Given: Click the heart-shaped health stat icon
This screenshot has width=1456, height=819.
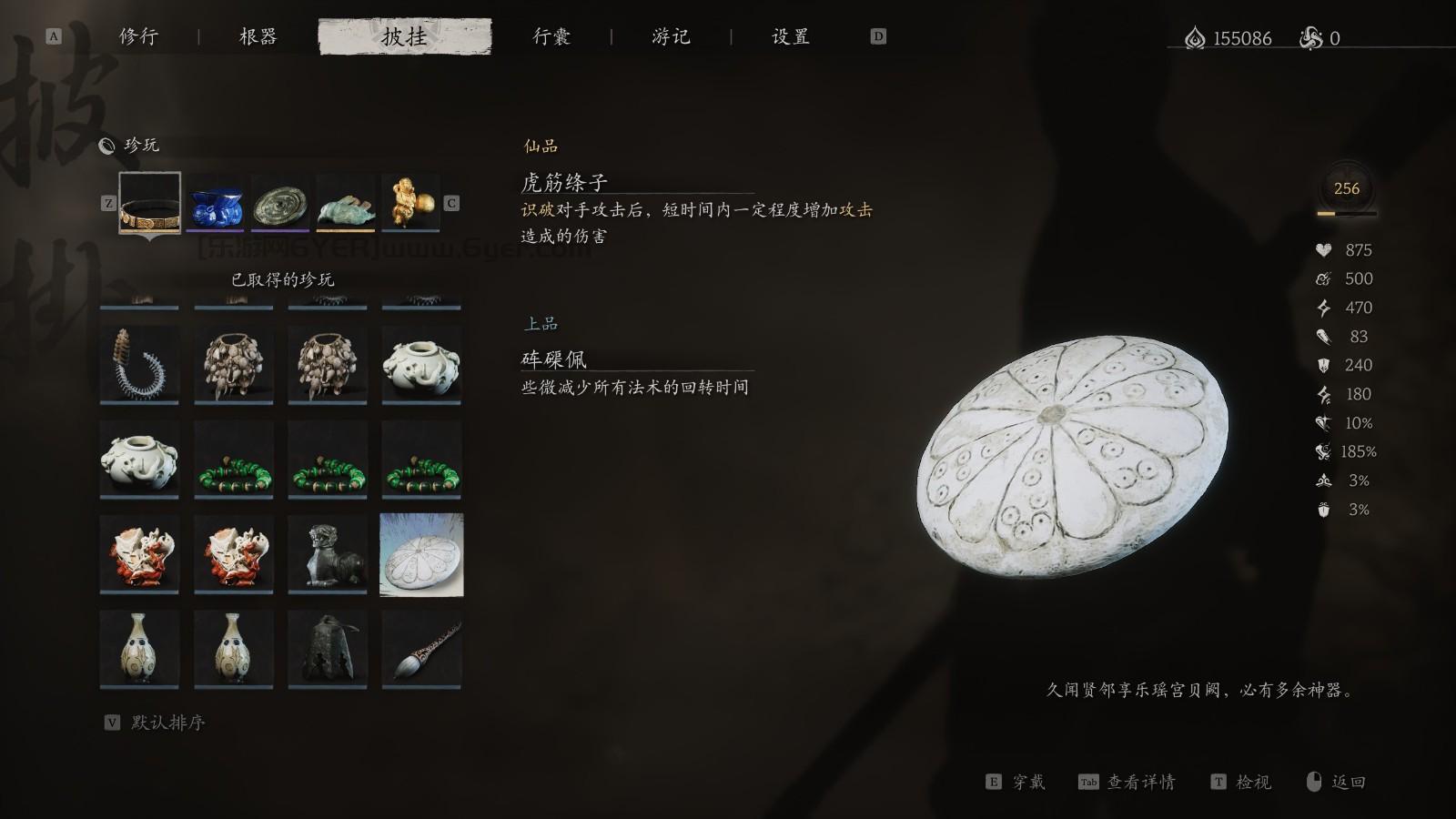Looking at the screenshot, I should click(1324, 249).
